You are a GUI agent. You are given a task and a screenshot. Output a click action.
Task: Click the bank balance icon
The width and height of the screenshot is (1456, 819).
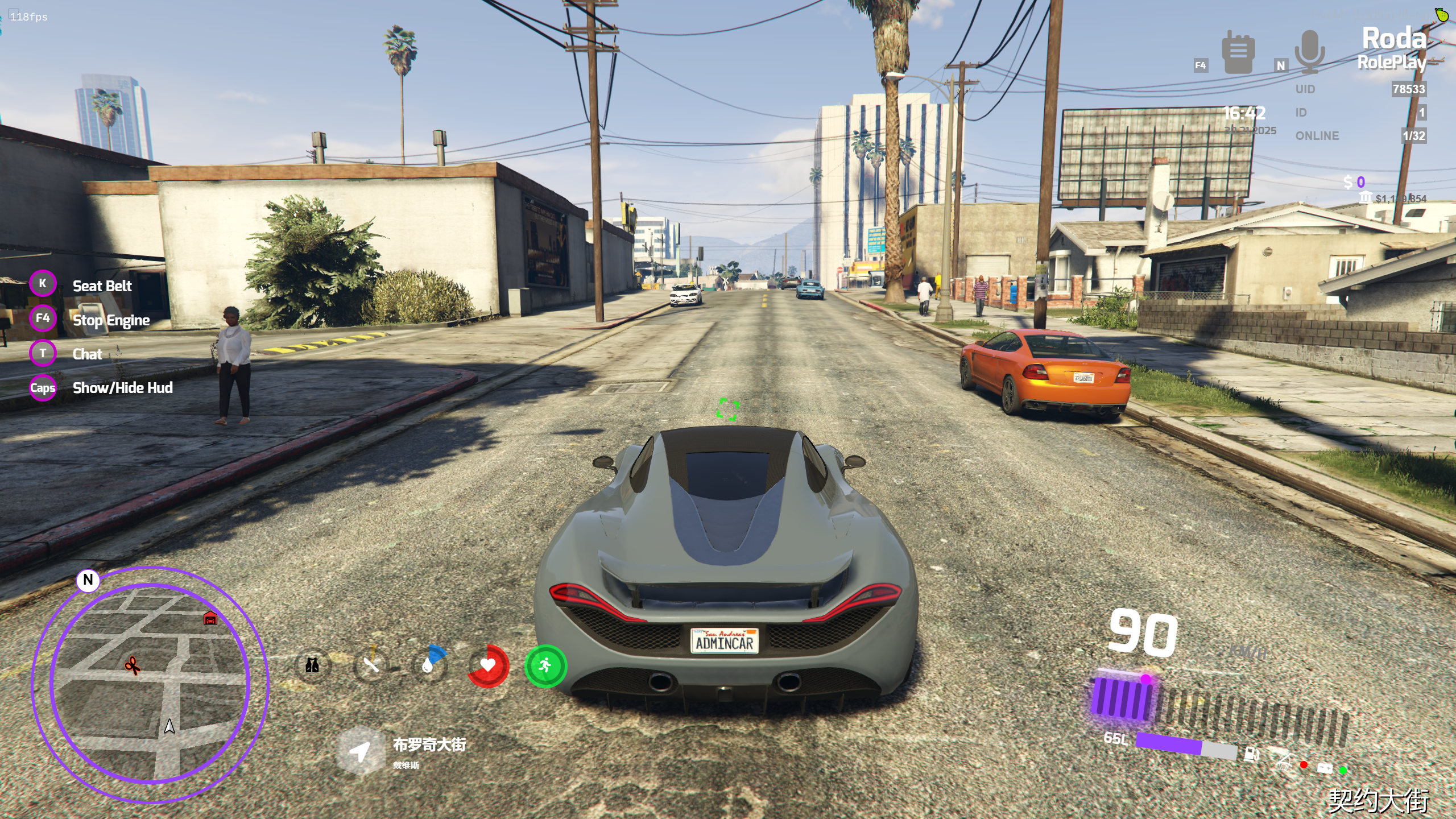pos(1365,197)
